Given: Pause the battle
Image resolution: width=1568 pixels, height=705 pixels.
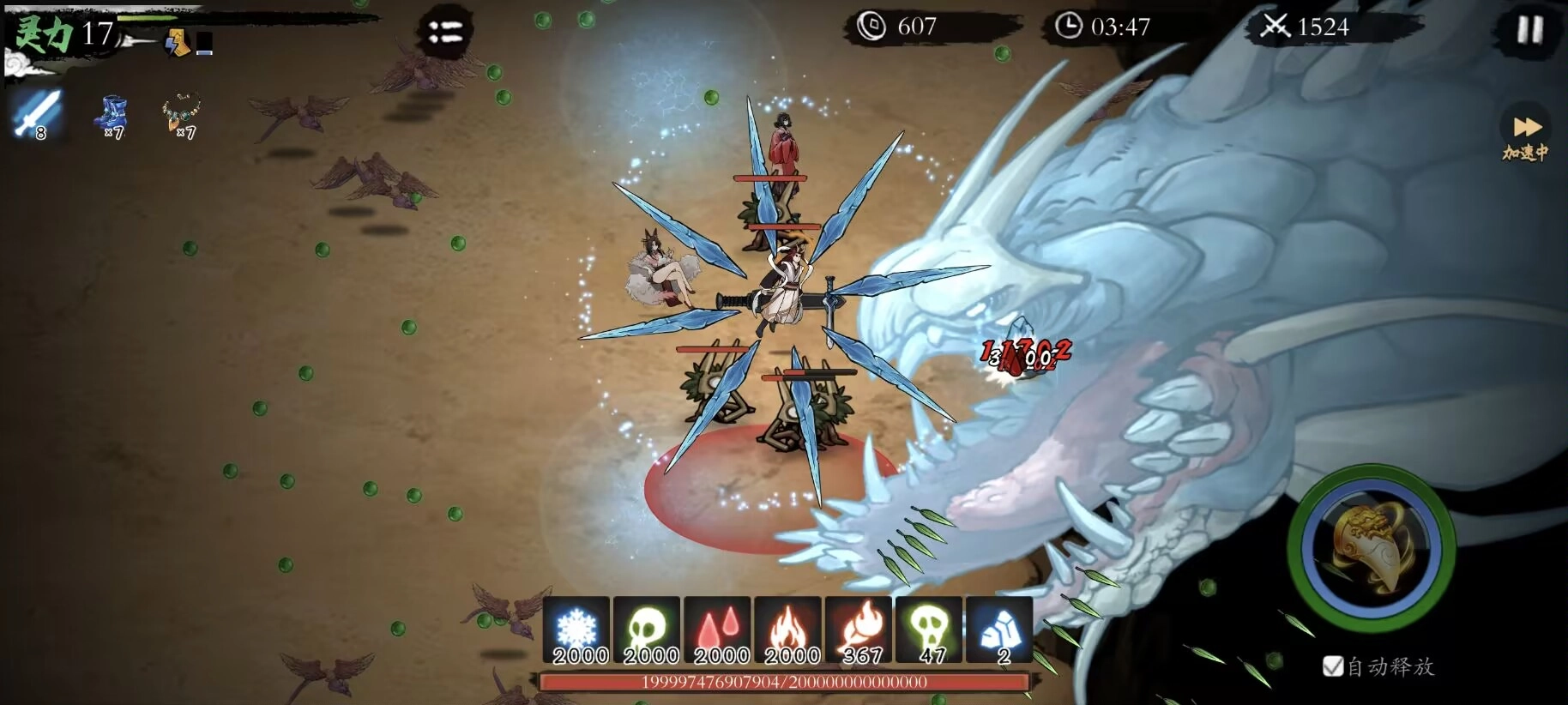Looking at the screenshot, I should (1529, 30).
